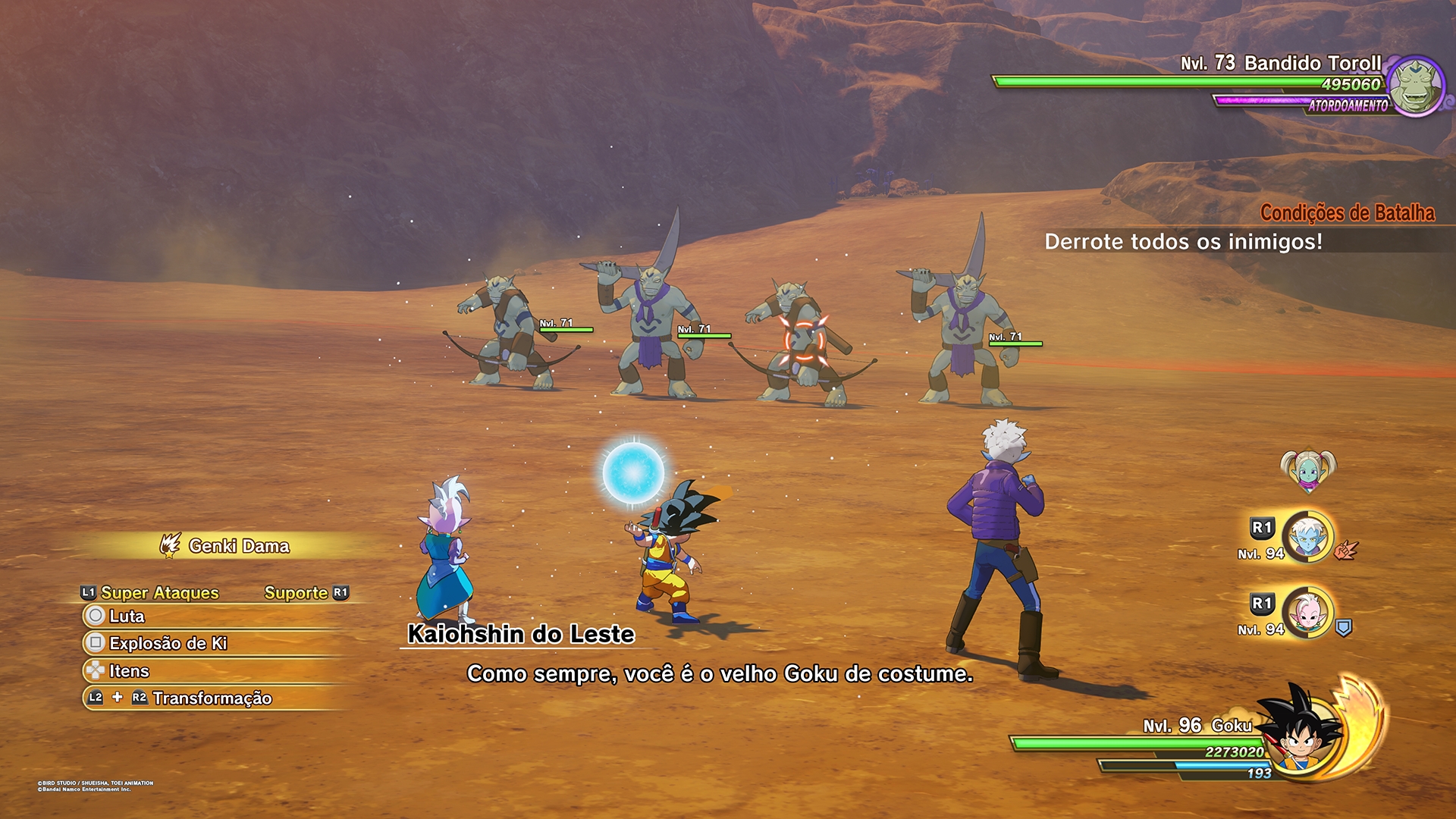The height and width of the screenshot is (819, 1456).
Task: Select the Transformação option
Action: pyautogui.click(x=212, y=698)
